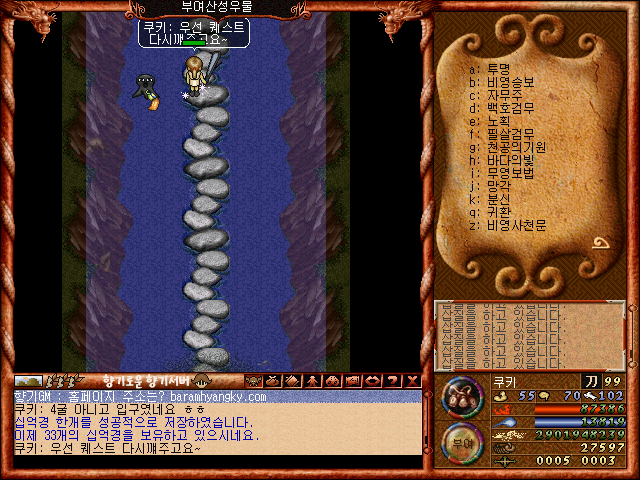Click the X button on the toolbar
640x480 pixels.
411,381
